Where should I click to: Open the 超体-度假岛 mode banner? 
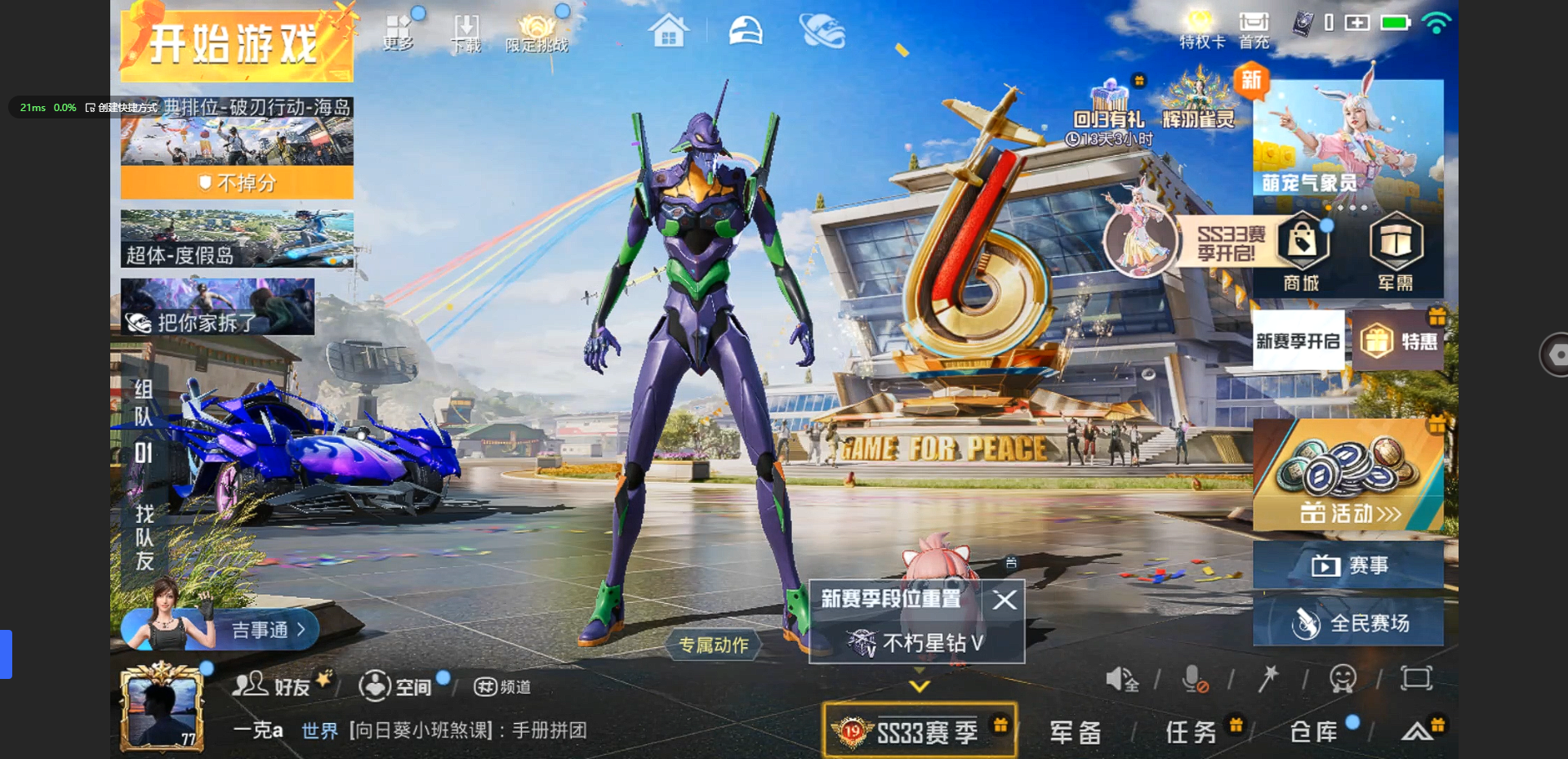[x=237, y=239]
